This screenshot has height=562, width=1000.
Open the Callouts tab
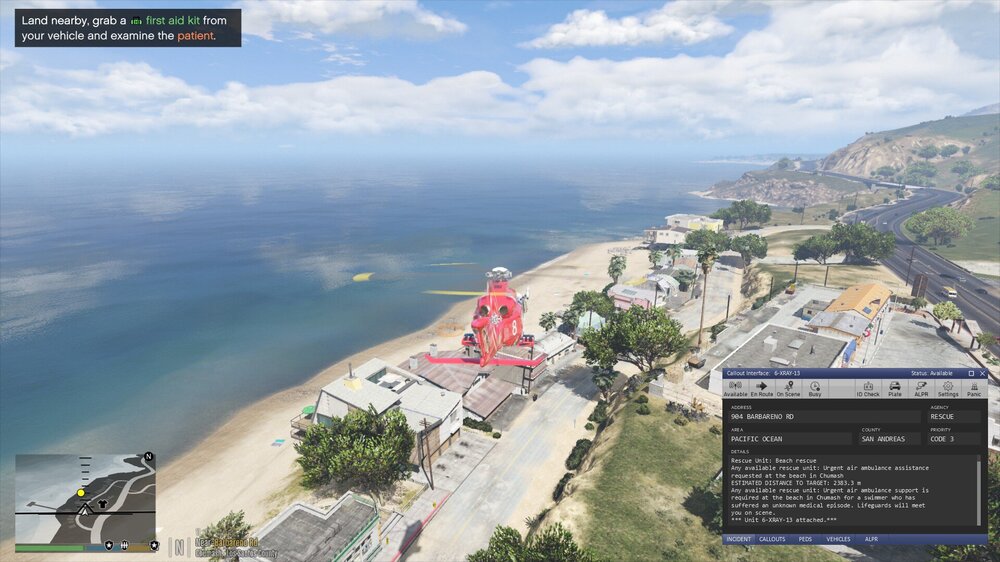[x=772, y=539]
